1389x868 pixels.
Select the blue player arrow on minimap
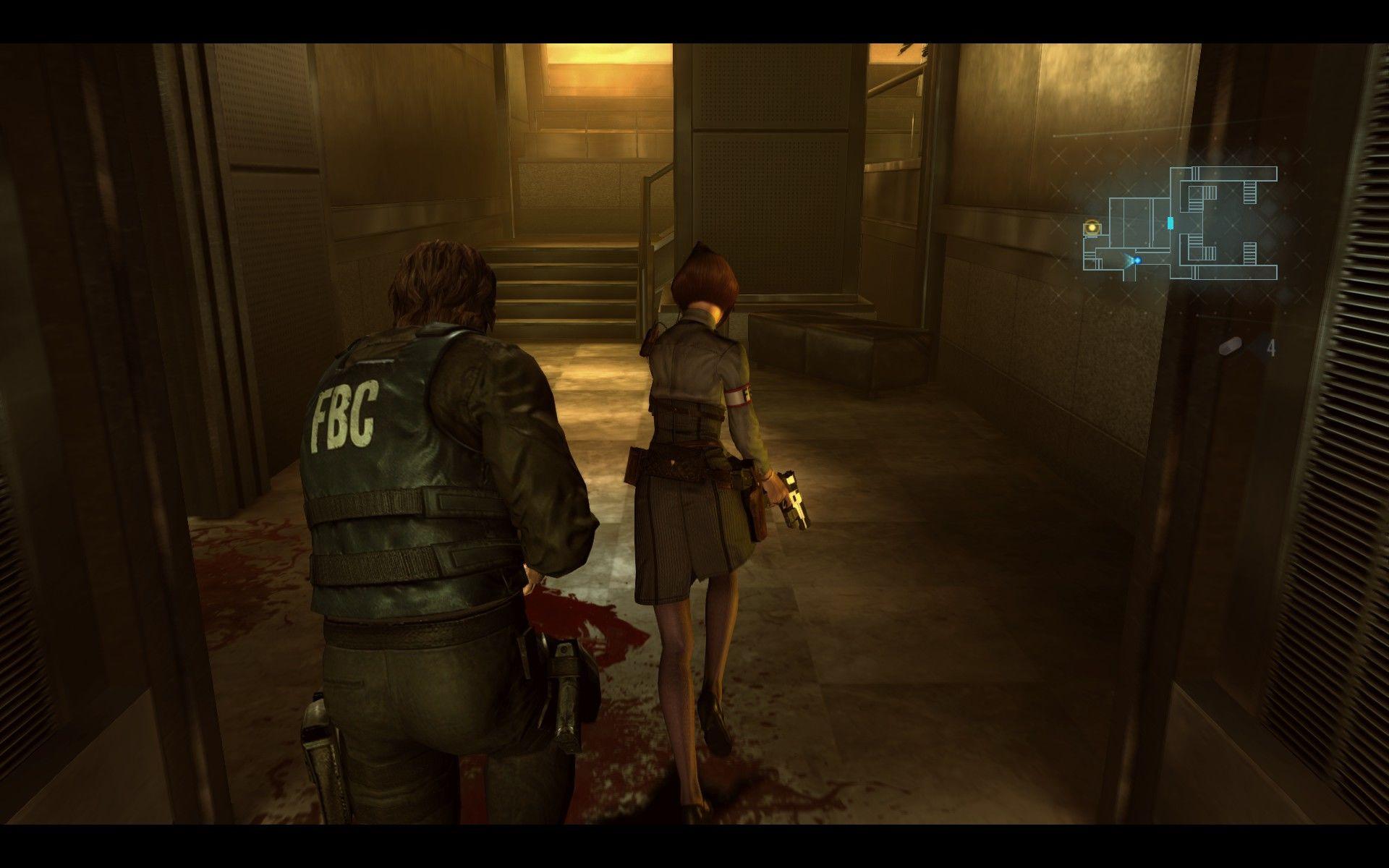click(x=1136, y=260)
